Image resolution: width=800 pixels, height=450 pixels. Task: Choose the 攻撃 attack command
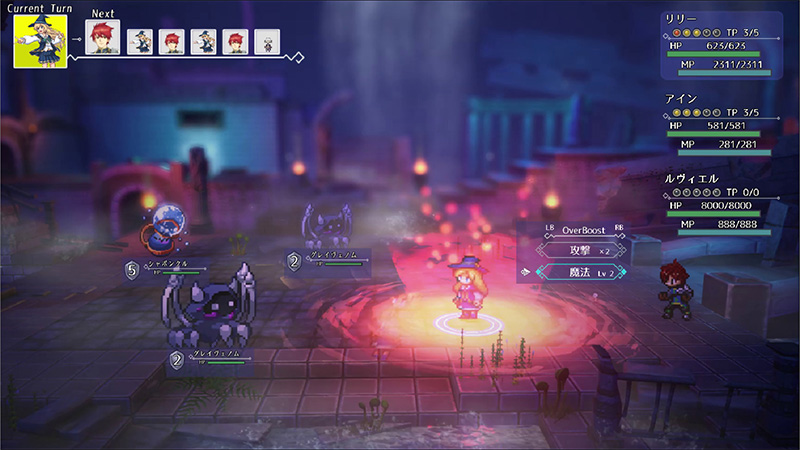573,248
